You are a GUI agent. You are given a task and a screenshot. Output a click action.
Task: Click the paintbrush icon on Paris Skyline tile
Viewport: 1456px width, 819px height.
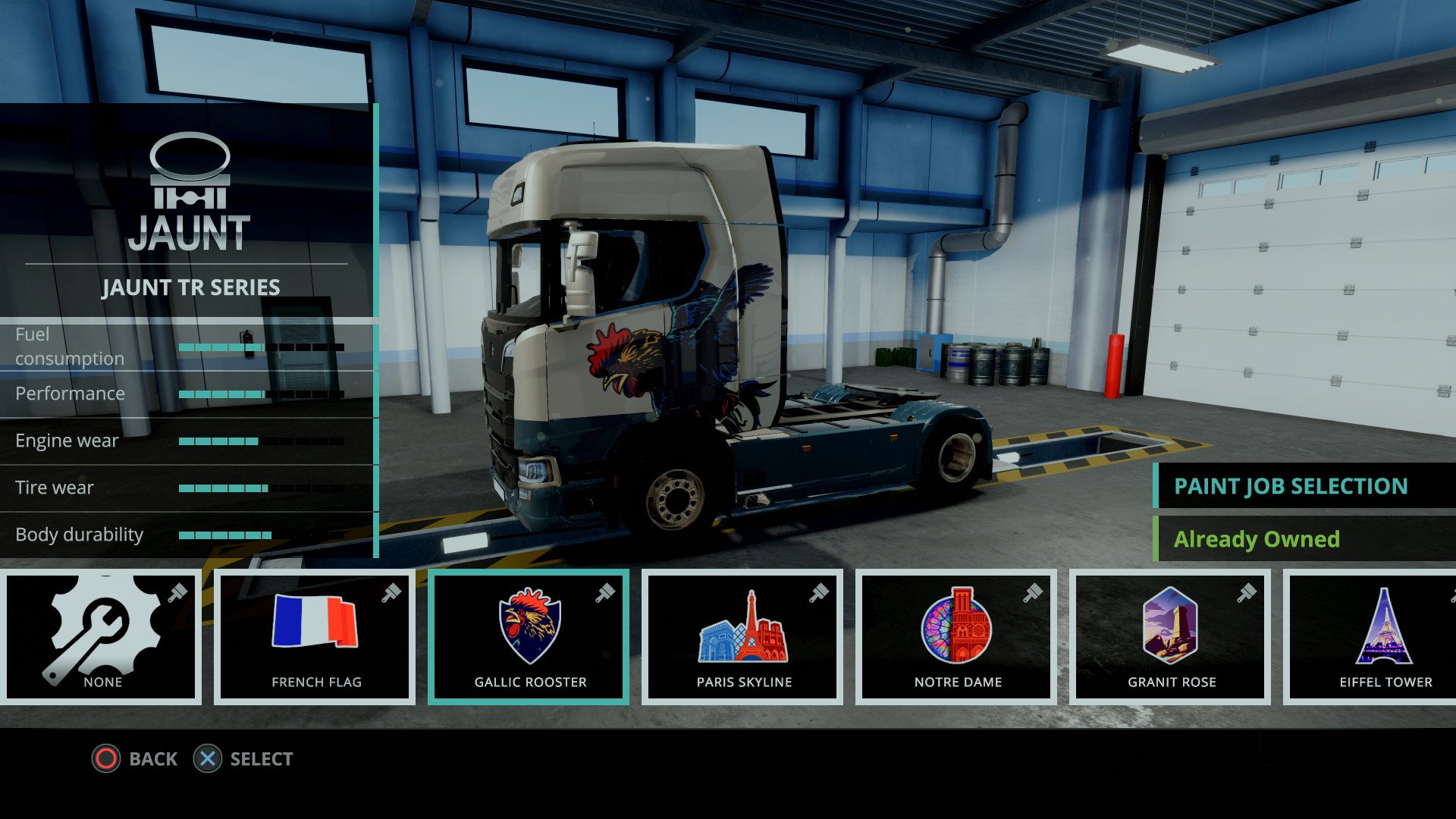tap(821, 594)
